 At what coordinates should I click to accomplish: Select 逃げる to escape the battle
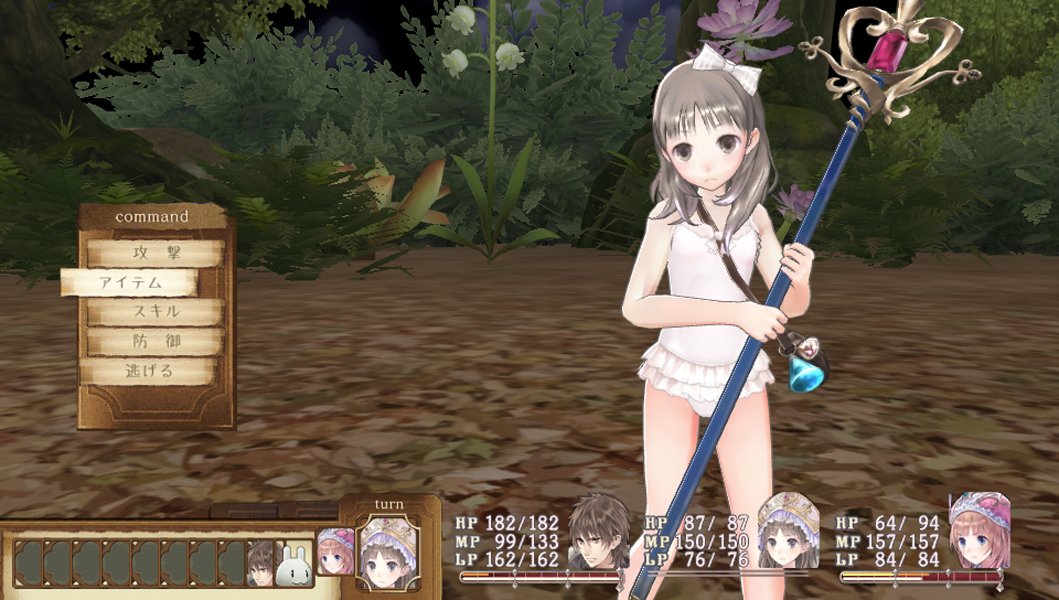[x=148, y=371]
